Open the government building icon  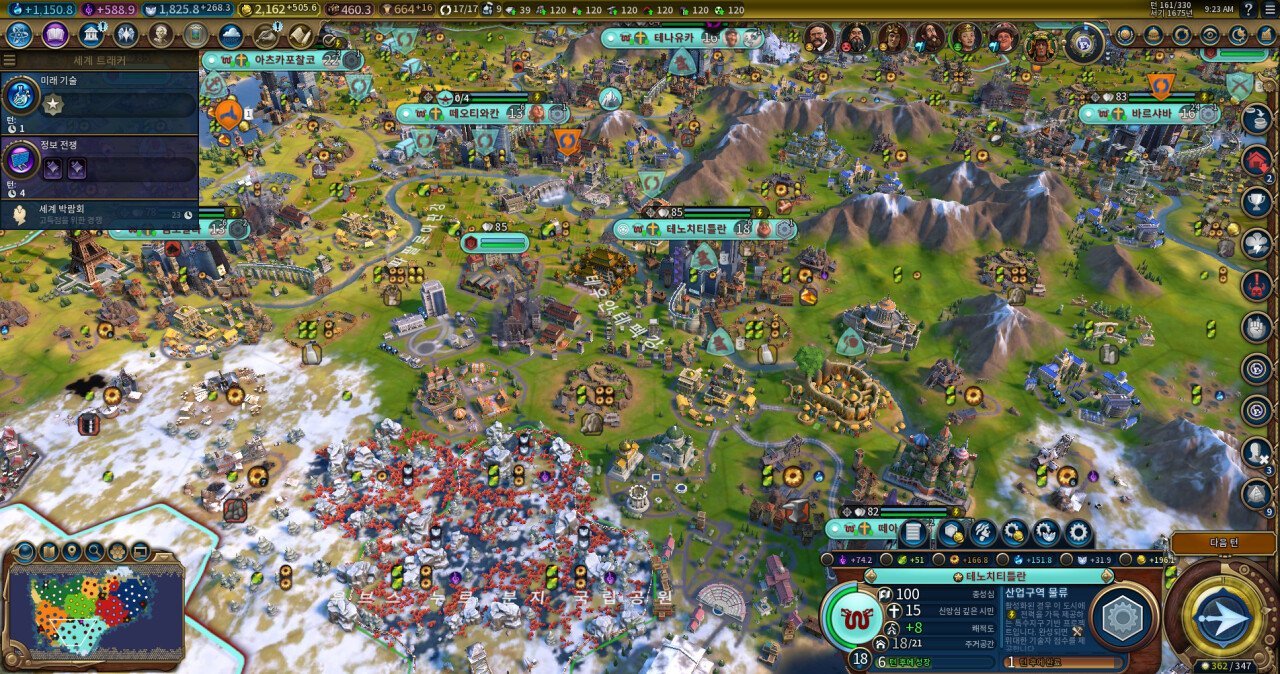click(x=91, y=35)
